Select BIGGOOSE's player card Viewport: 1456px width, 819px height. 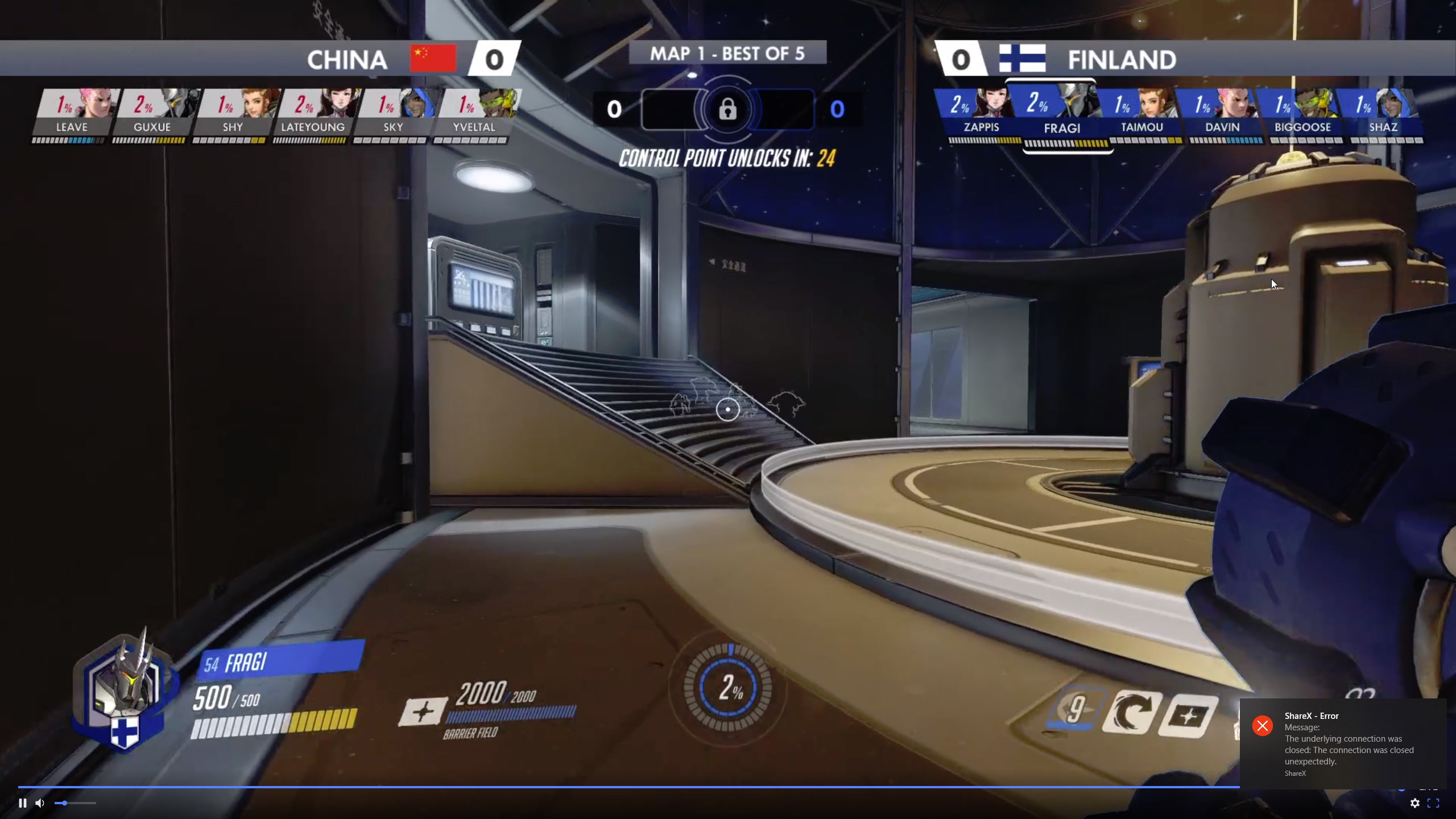coord(1302,114)
